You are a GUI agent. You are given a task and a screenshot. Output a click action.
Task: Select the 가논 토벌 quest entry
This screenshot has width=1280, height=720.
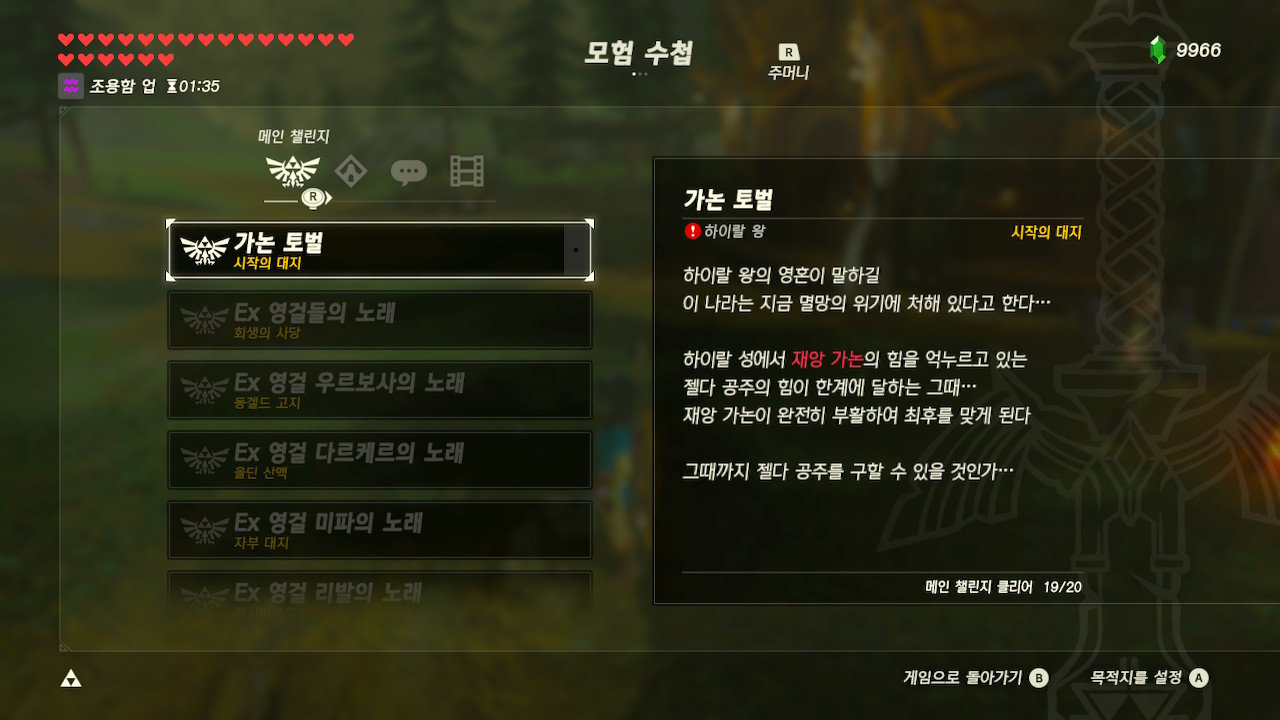380,246
